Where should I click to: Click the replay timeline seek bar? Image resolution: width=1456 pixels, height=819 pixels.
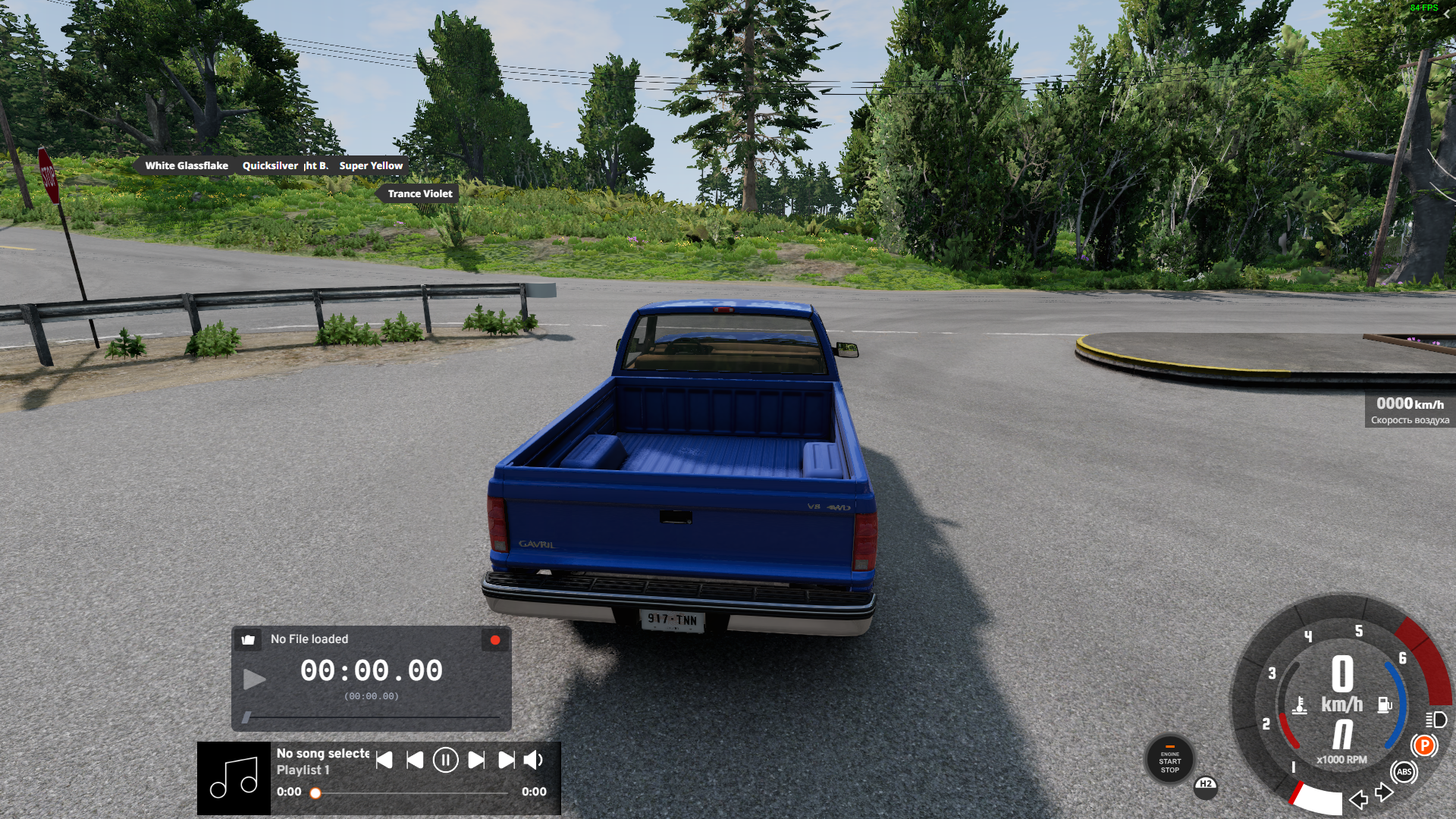point(372,717)
